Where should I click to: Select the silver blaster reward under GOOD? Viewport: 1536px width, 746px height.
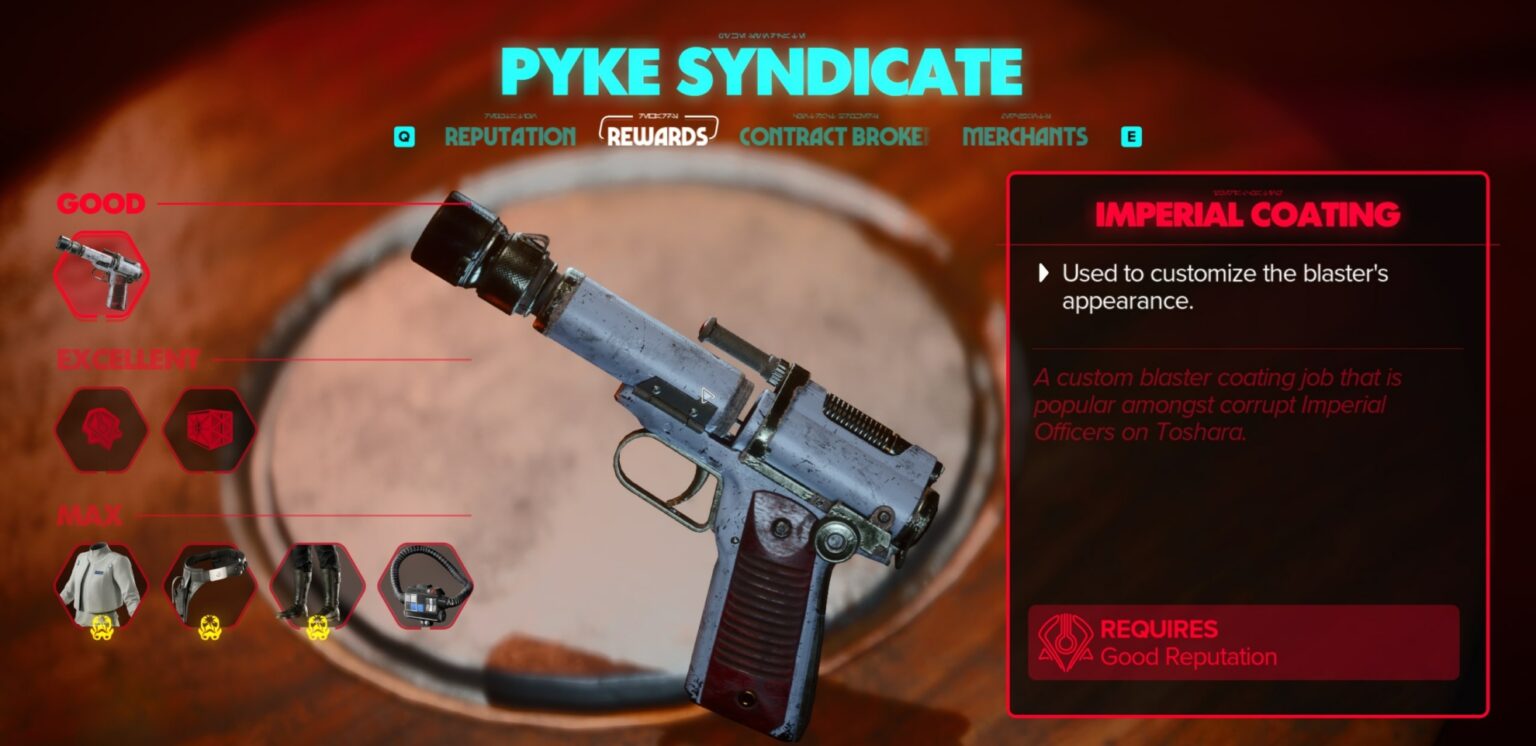[103, 272]
